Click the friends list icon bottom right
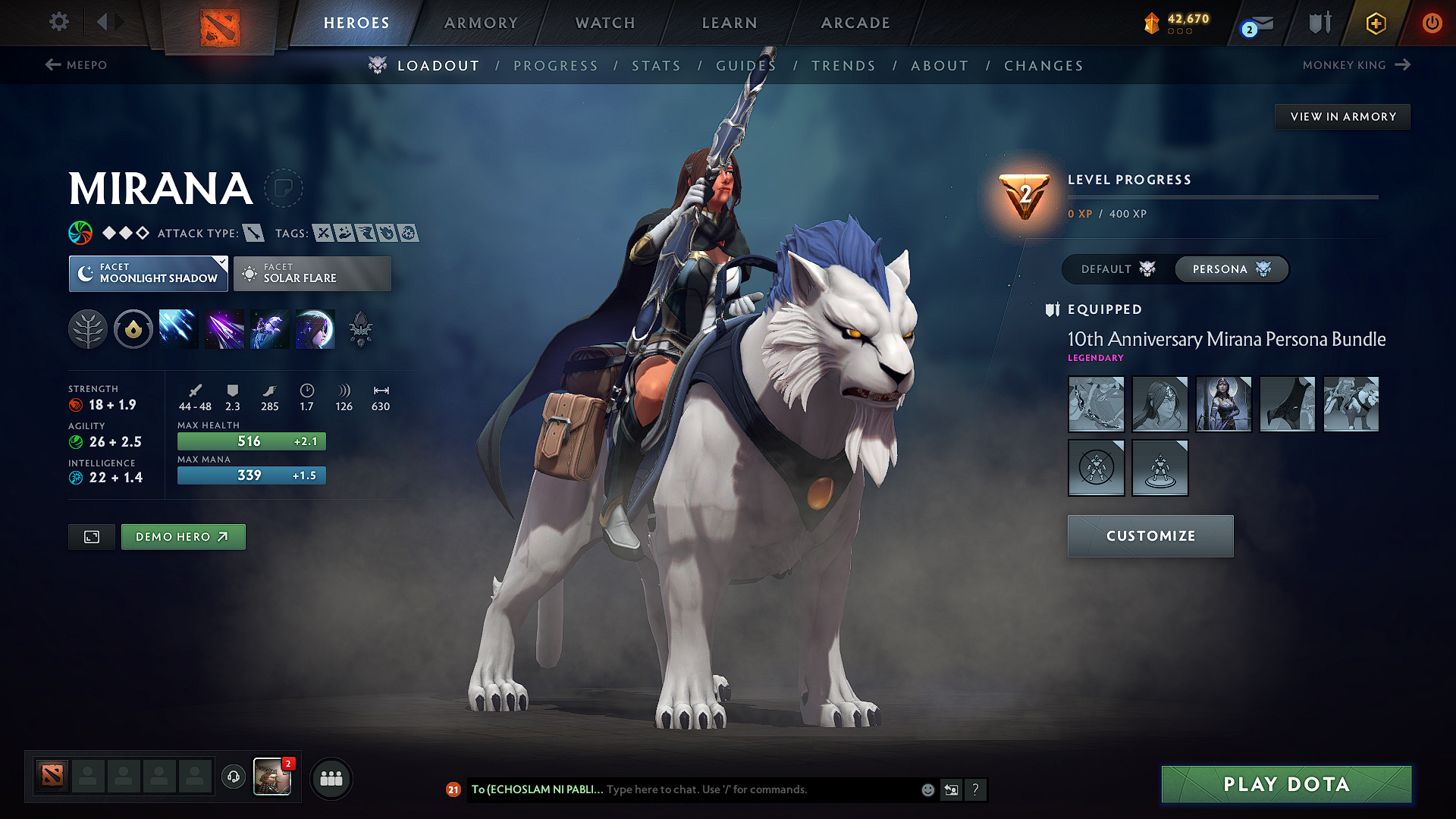 click(x=331, y=778)
